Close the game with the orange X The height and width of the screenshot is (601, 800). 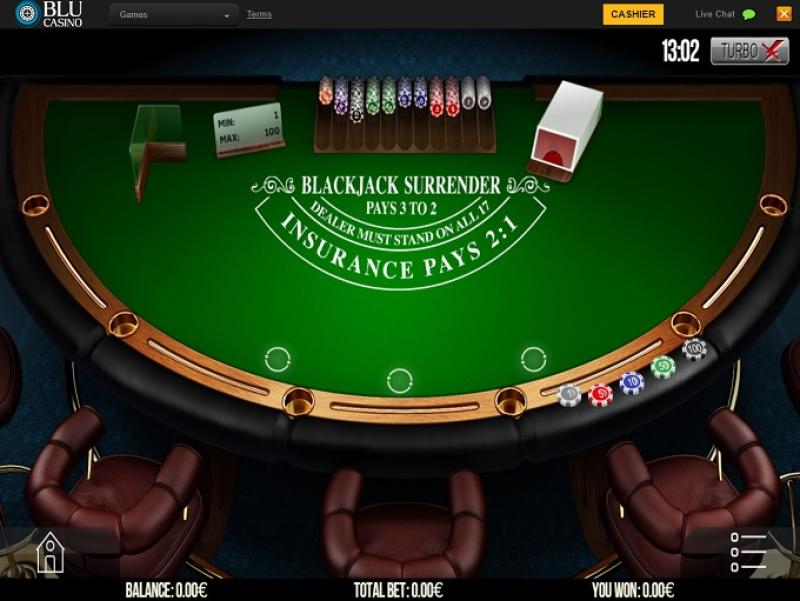783,14
